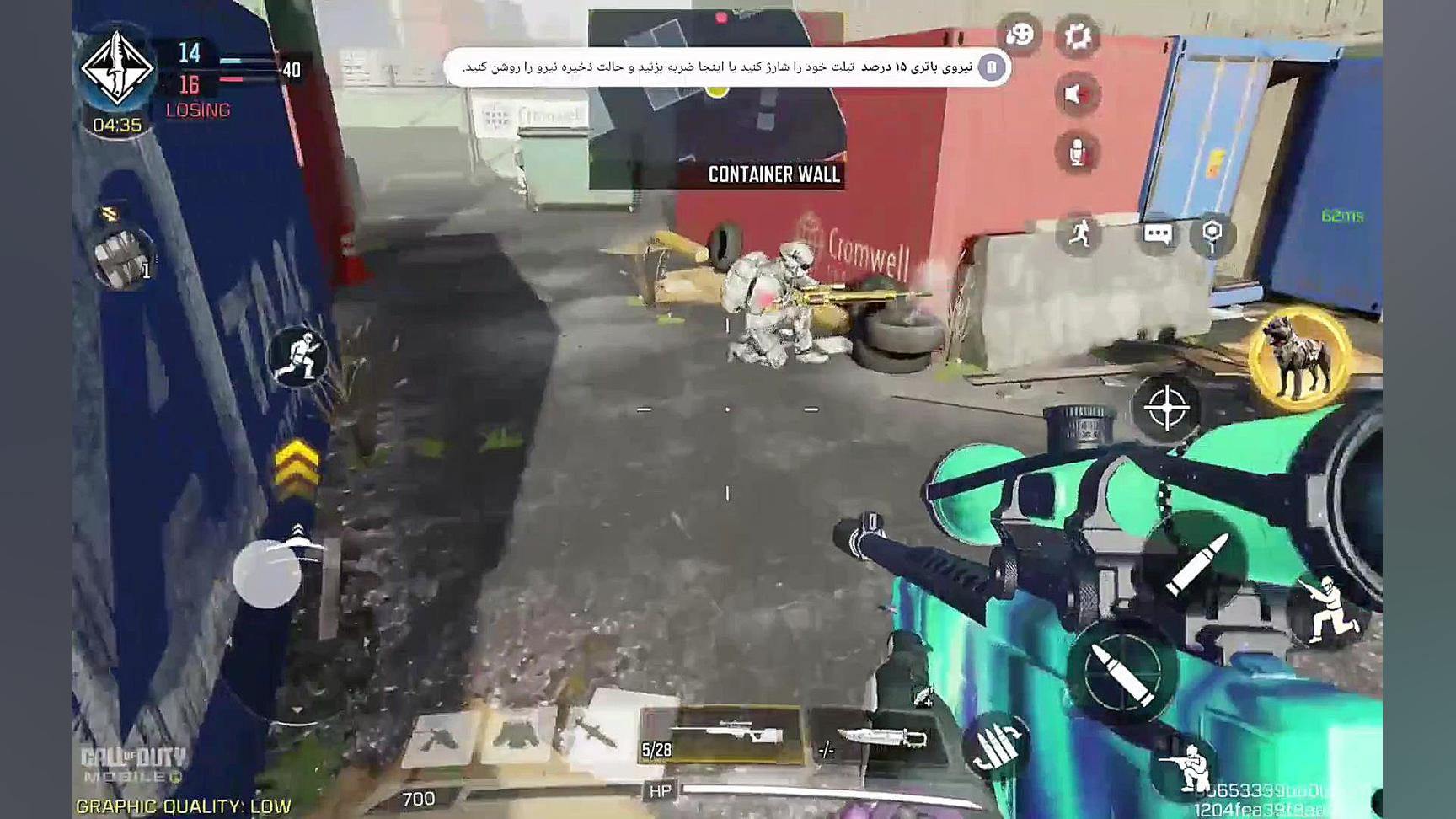
Task: Activate the hexagon ping marker button
Action: (x=1212, y=233)
